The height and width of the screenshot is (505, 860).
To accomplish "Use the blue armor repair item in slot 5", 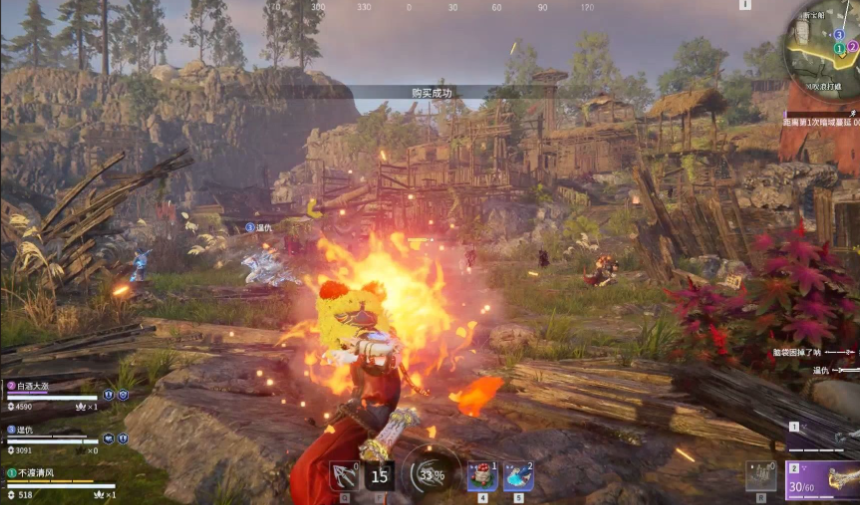I will click(x=518, y=476).
